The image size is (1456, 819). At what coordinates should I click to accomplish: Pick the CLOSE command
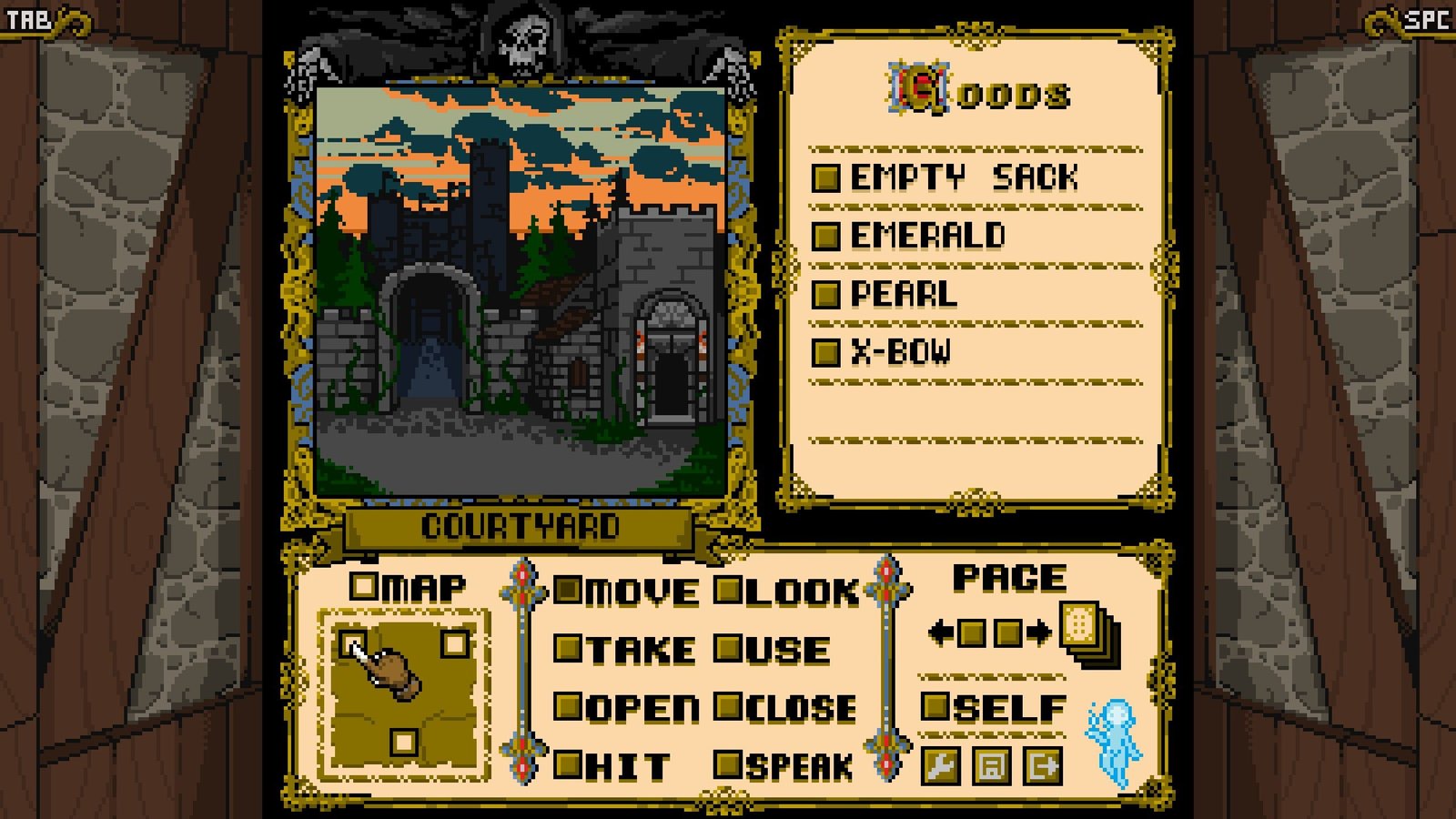786,708
